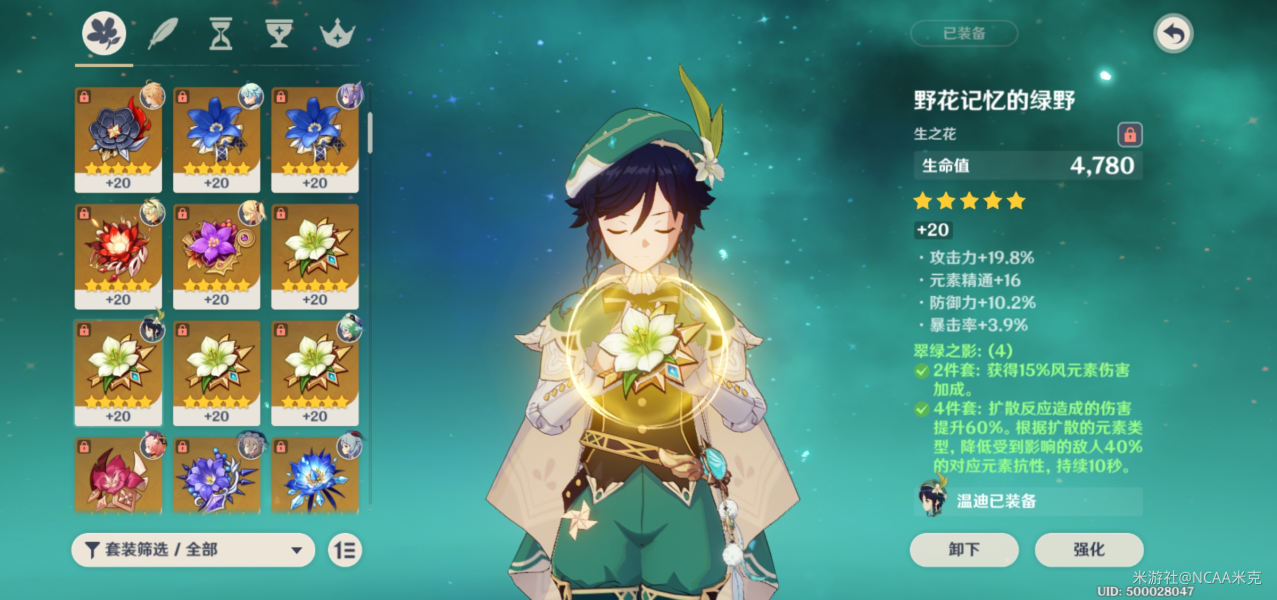Click the 温迪已装备 character bar

coord(1028,501)
